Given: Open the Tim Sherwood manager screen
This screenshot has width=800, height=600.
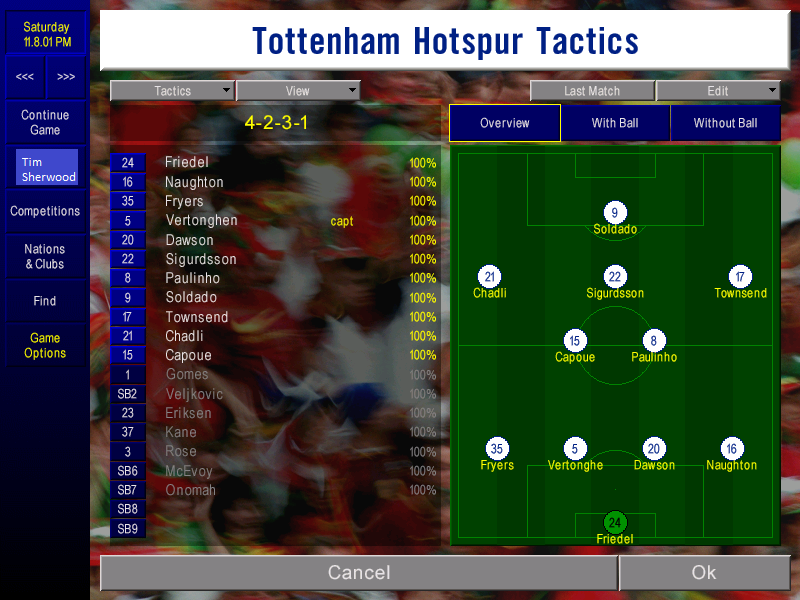Looking at the screenshot, I should (47, 169).
